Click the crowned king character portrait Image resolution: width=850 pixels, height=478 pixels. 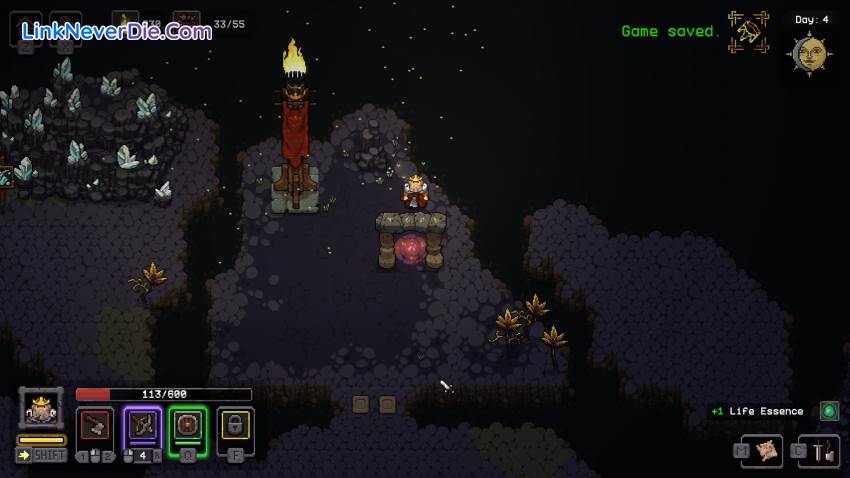tap(41, 408)
